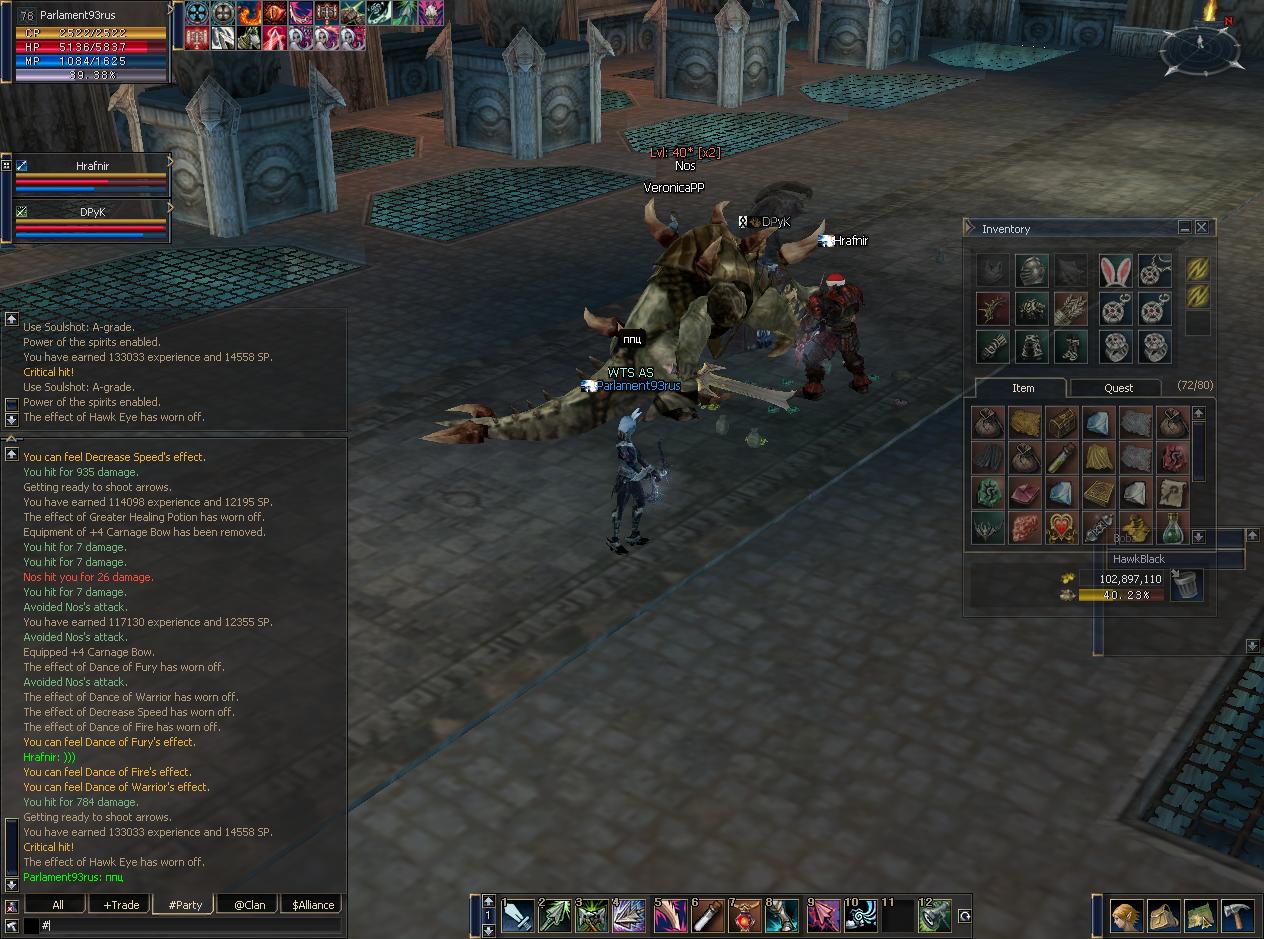Open the character menu elf-face icon

click(x=1126, y=916)
